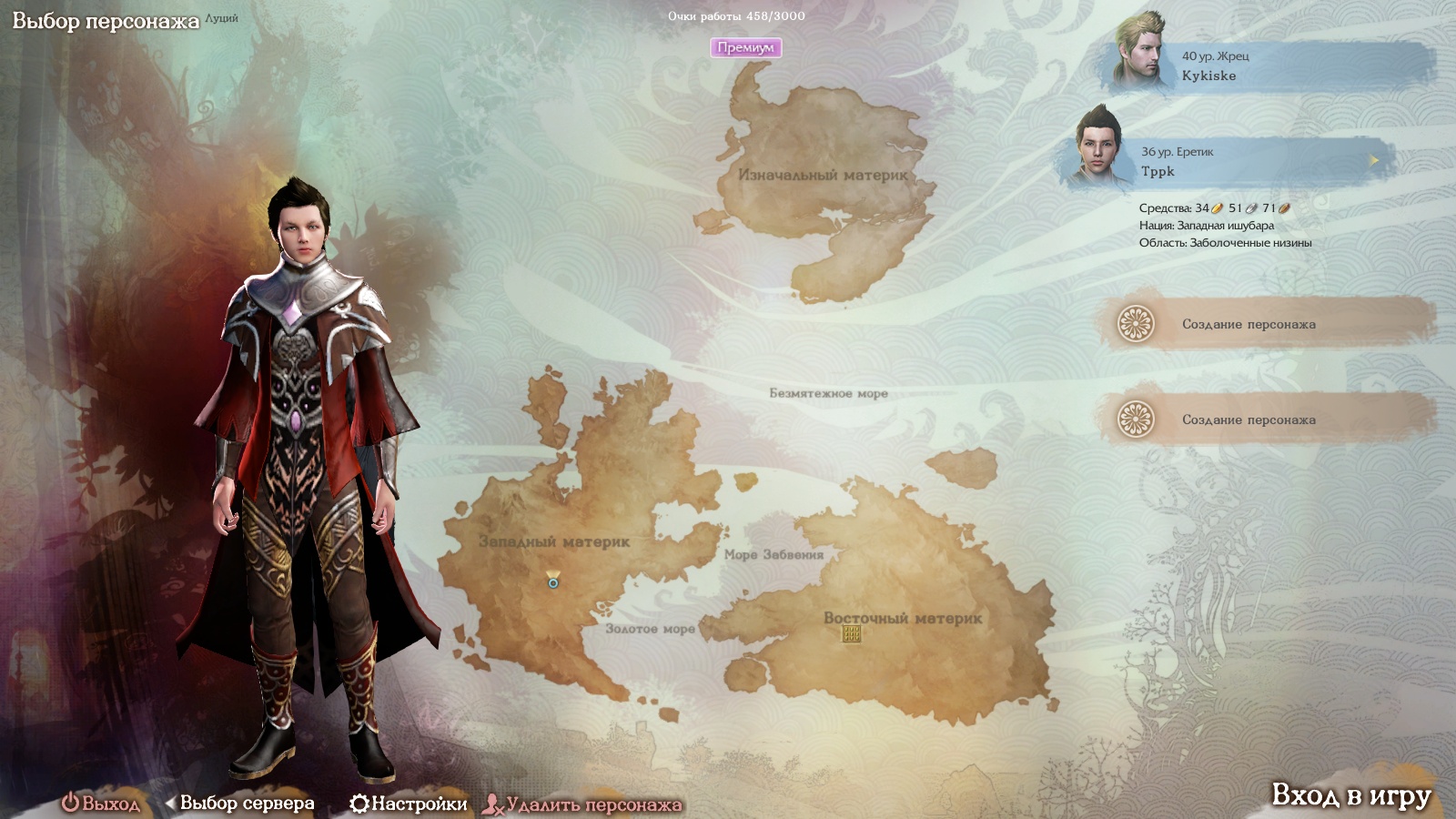Select the level 40 character Kykiske
This screenshot has width=1456, height=819.
coord(1265,66)
